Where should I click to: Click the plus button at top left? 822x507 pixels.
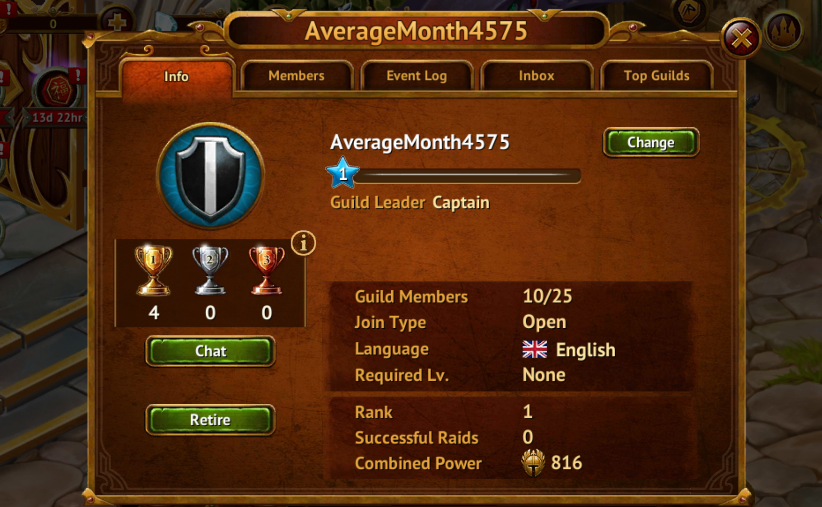[x=116, y=21]
